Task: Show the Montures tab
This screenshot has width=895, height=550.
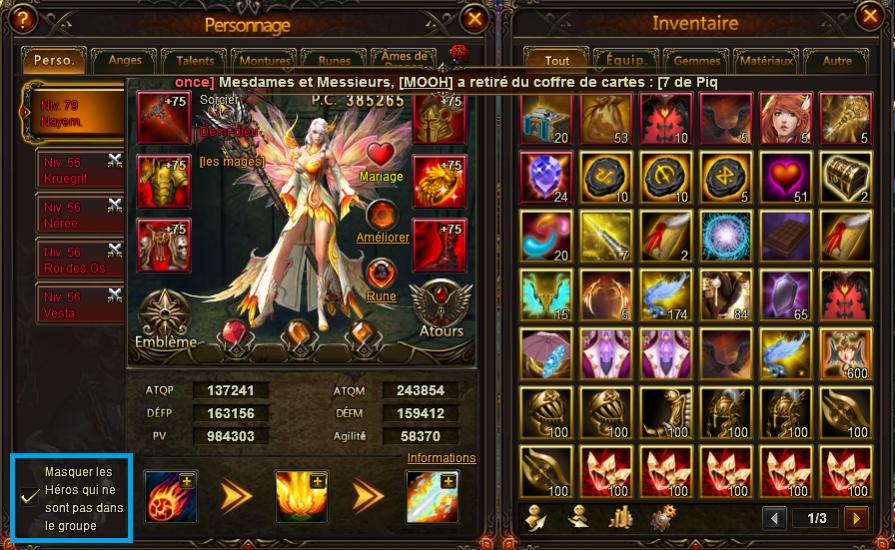Action: pyautogui.click(x=264, y=61)
